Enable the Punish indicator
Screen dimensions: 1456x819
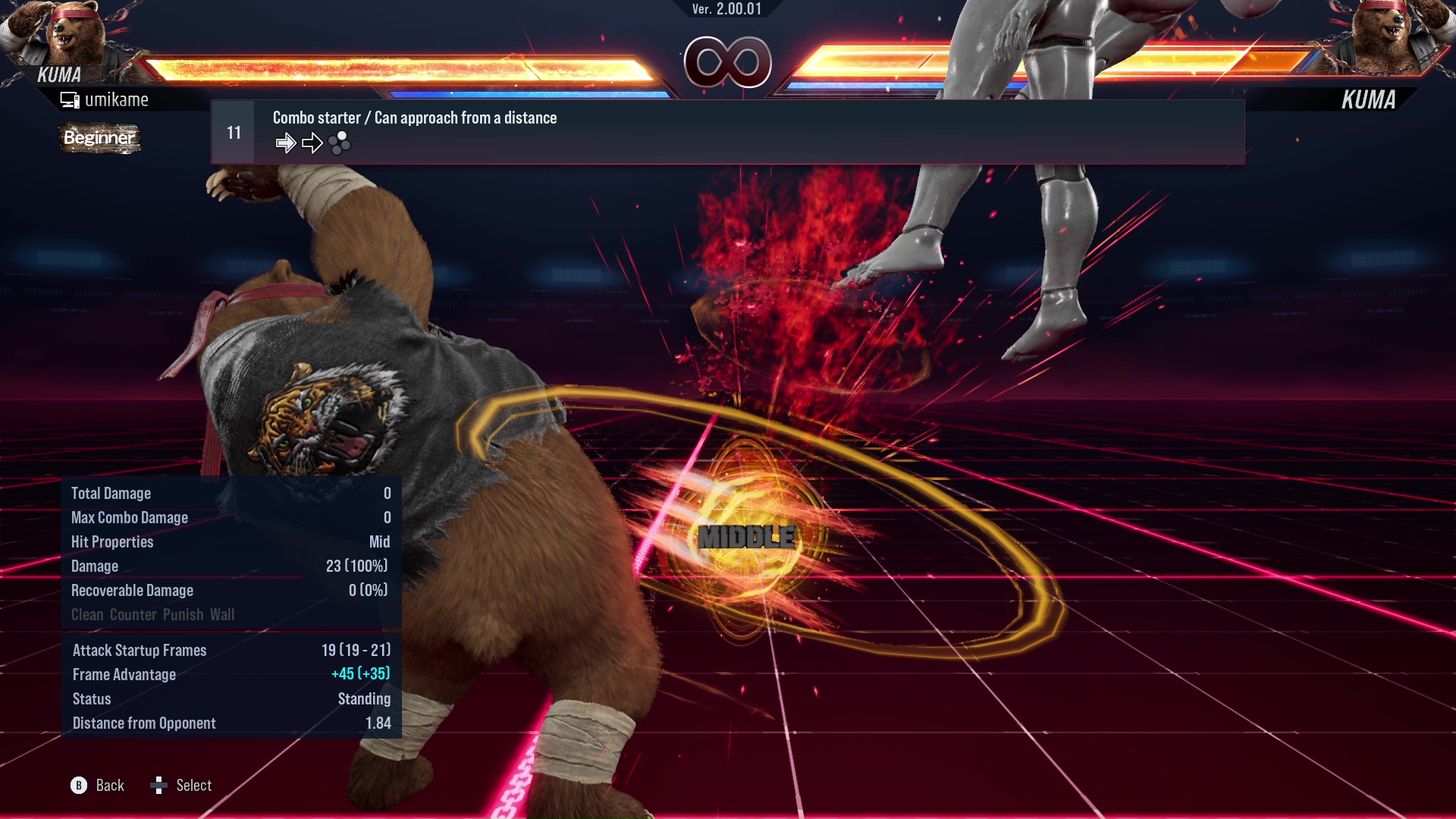[x=185, y=614]
